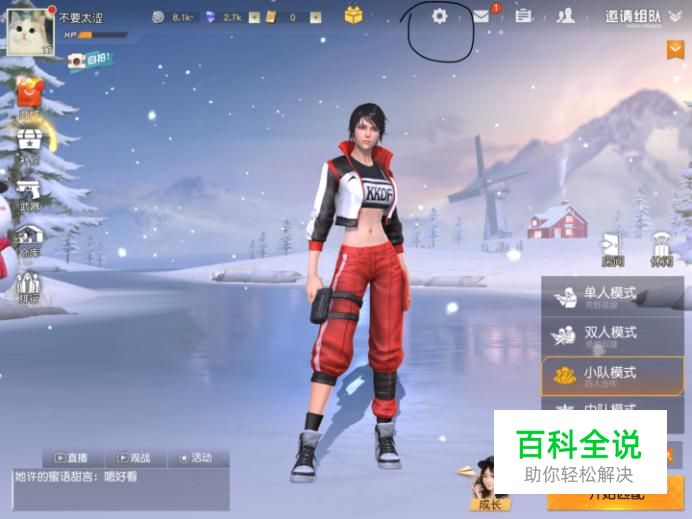This screenshot has width=692, height=519.
Task: Select 双人模式 duo mode
Action: click(603, 334)
